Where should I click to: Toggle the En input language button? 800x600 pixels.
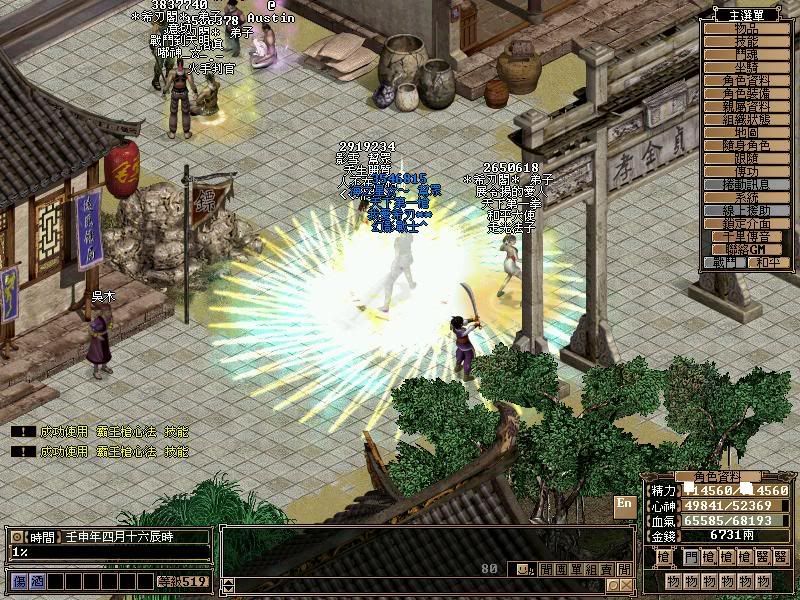(x=625, y=504)
